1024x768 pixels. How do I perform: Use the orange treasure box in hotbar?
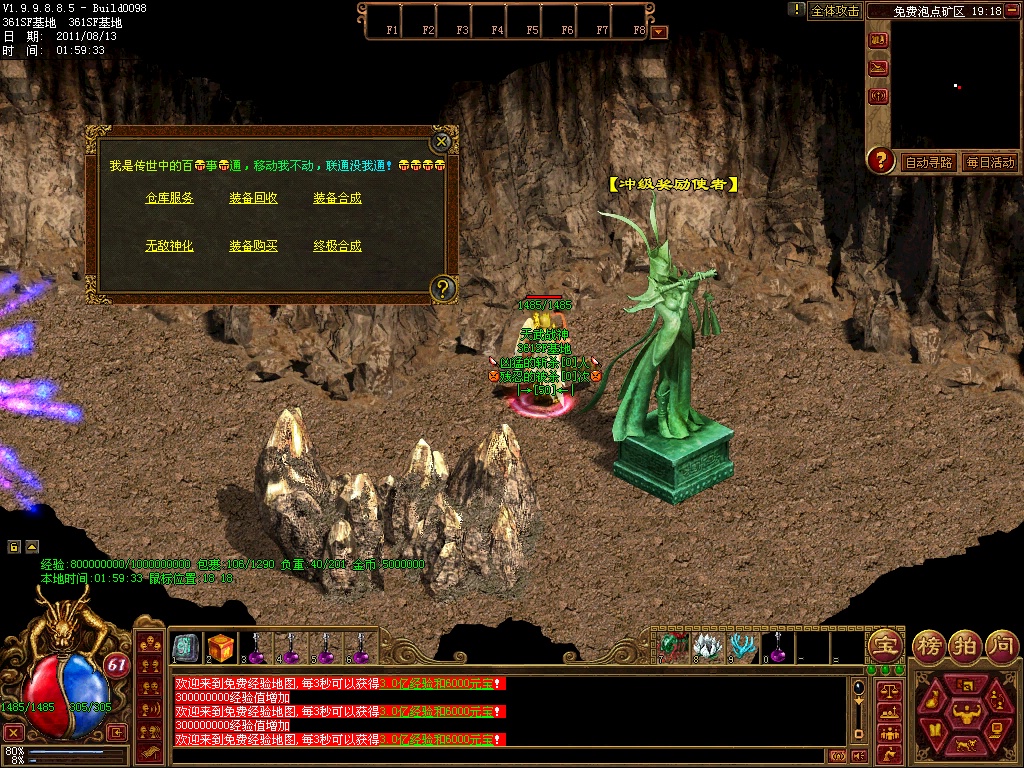tap(221, 648)
